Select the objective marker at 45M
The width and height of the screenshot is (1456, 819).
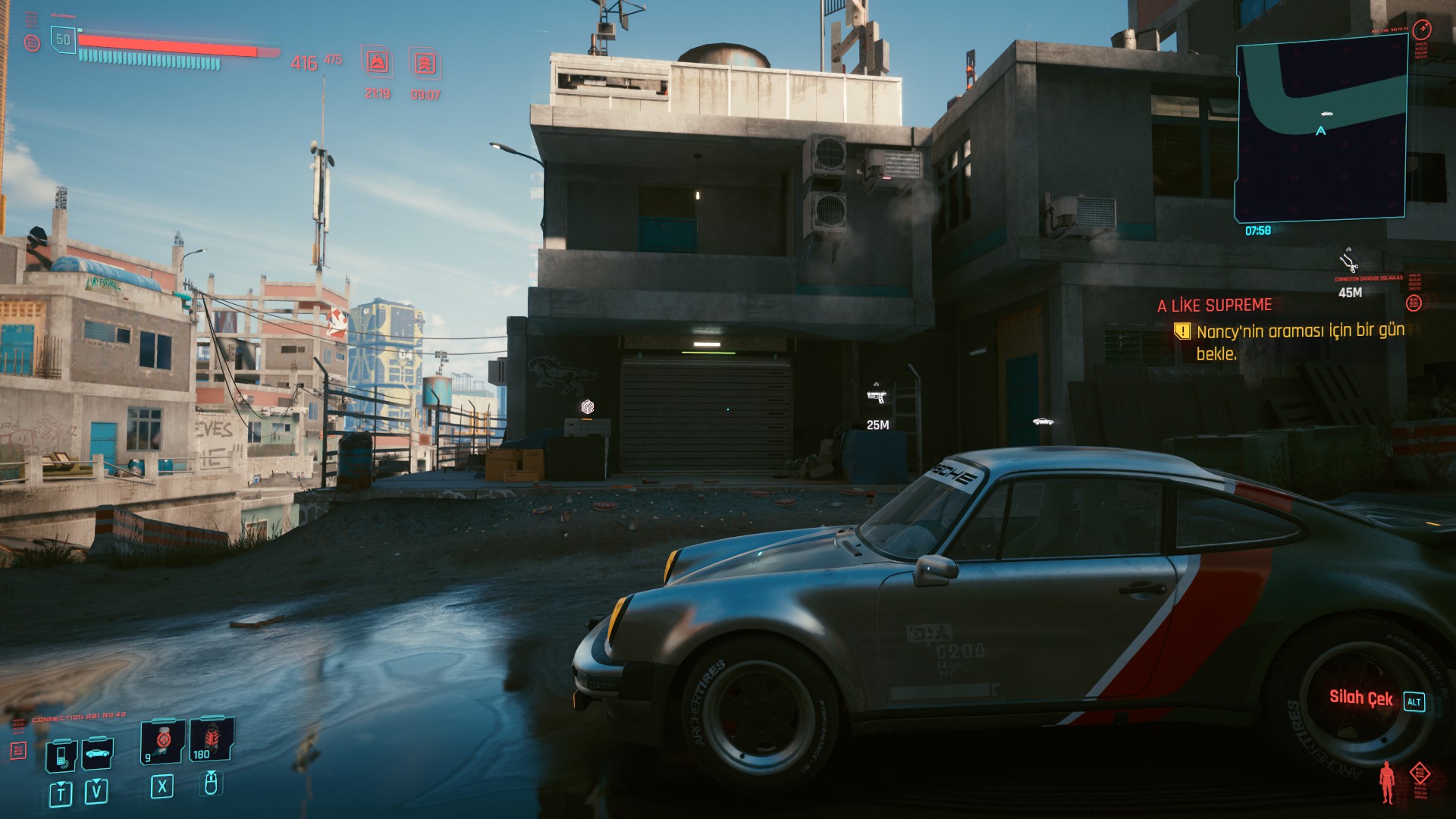pyautogui.click(x=1348, y=262)
